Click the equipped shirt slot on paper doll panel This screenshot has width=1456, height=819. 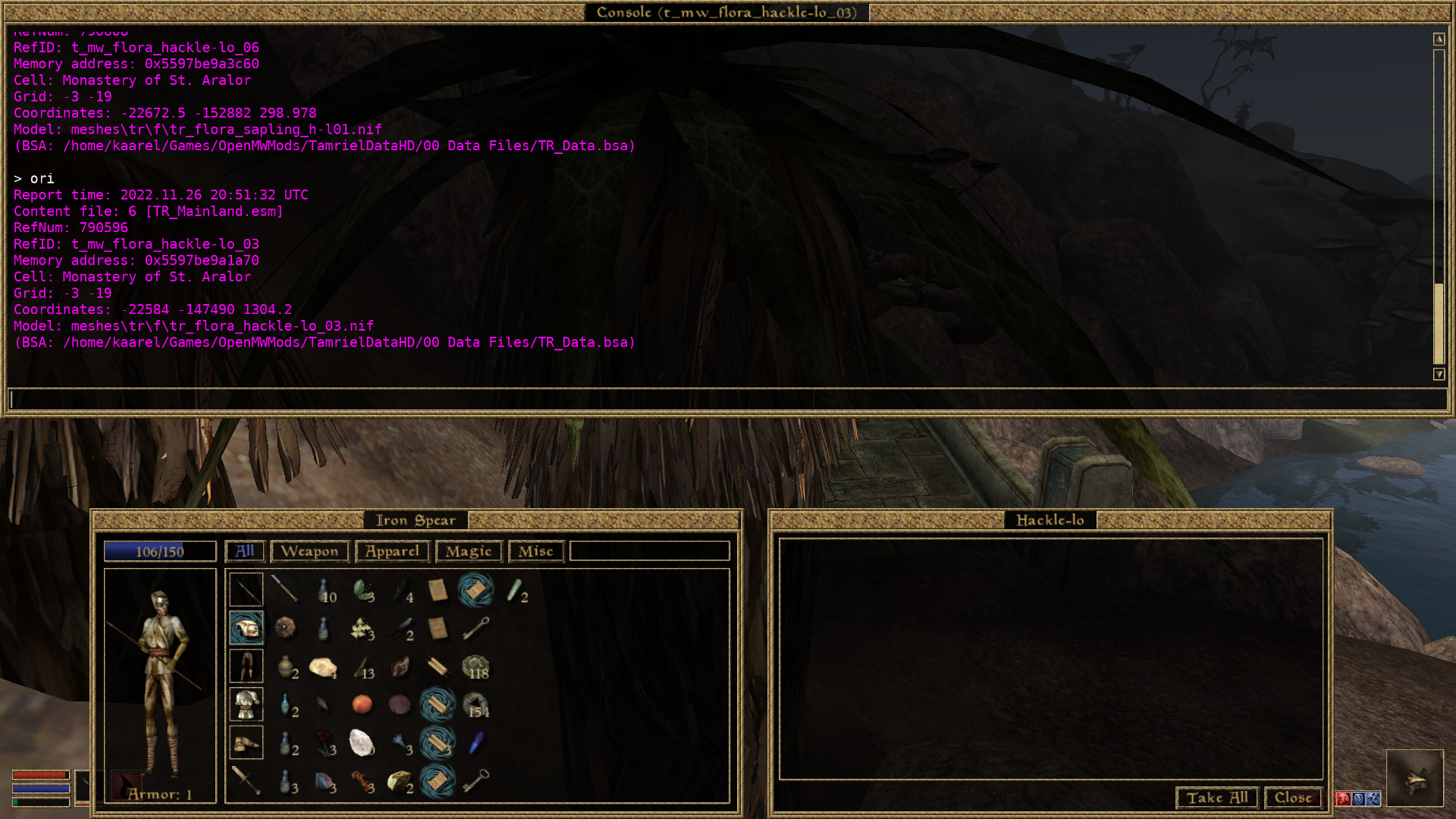[245, 704]
